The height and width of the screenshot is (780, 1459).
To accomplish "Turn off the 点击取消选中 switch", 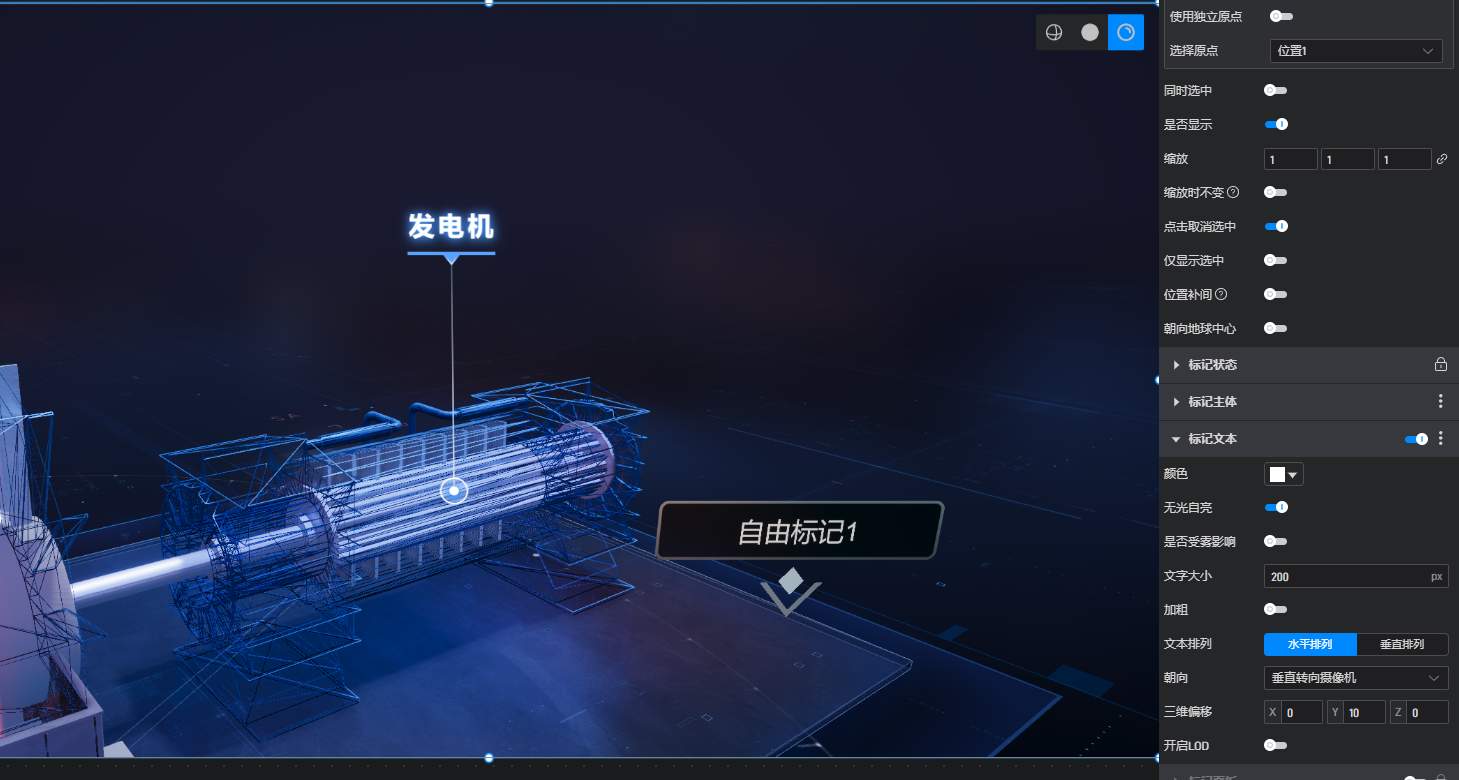I will (1276, 227).
